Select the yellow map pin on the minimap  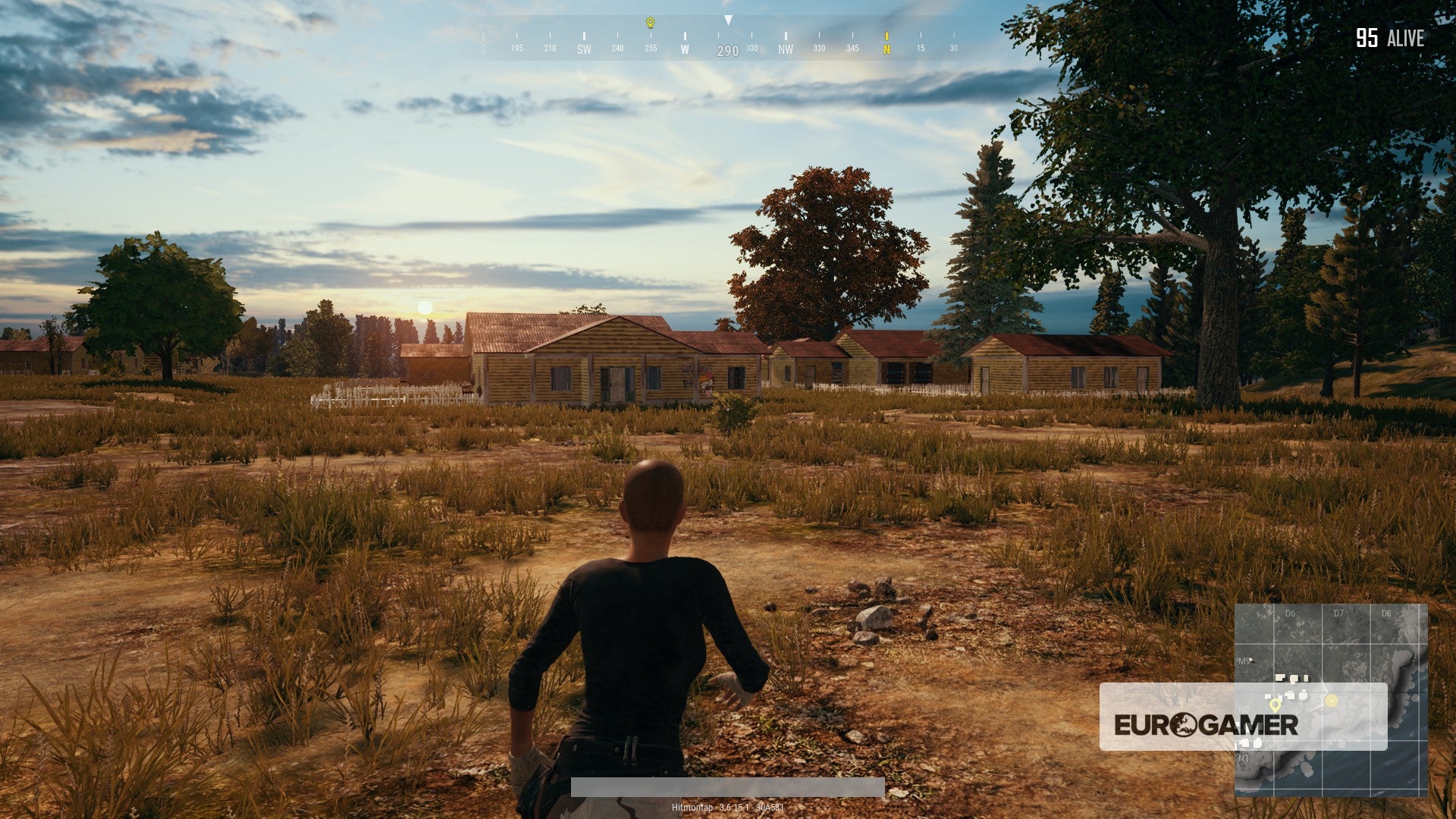1276,705
